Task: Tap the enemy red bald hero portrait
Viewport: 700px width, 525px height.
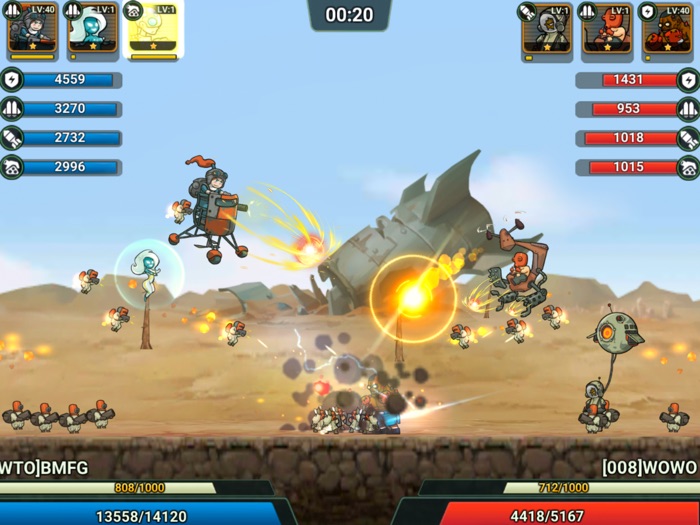Action: [606, 31]
